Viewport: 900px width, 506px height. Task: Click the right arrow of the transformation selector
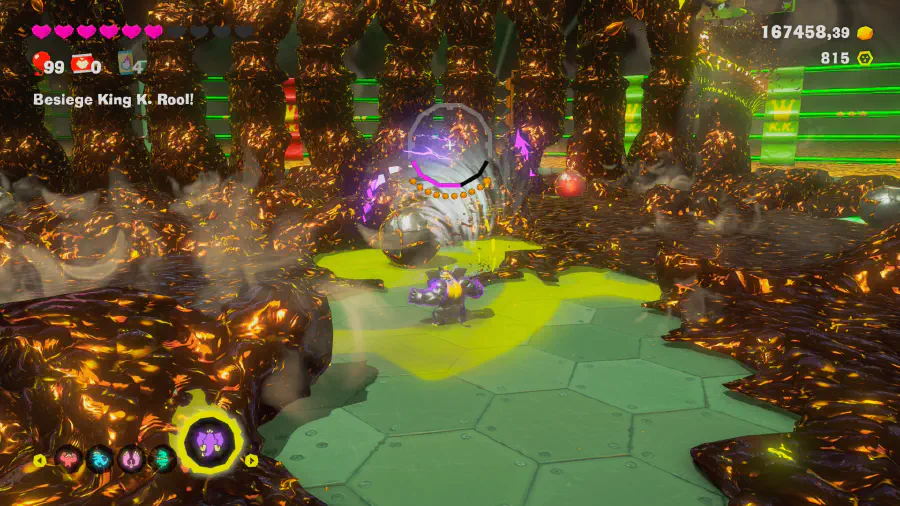[x=252, y=461]
